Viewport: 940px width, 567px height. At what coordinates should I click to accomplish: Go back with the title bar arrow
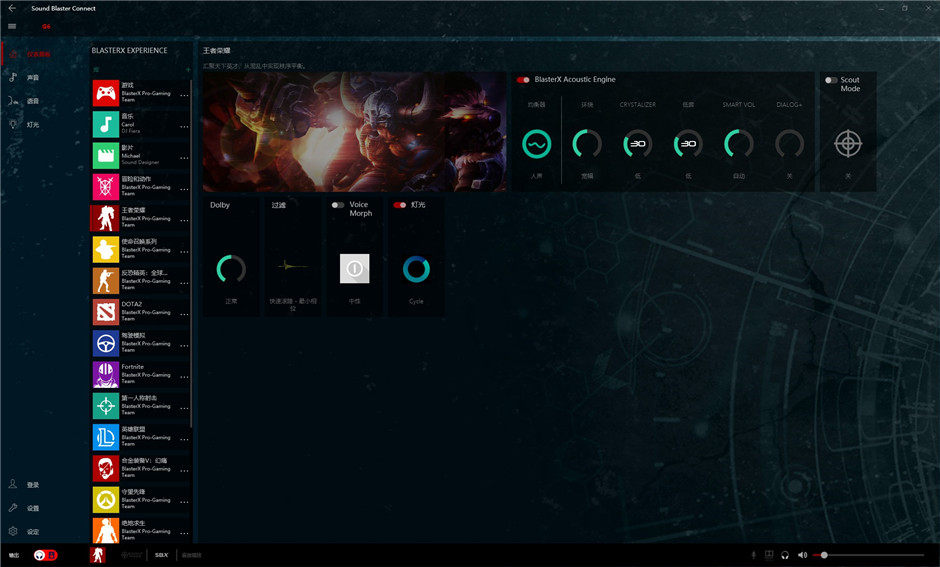[x=11, y=8]
